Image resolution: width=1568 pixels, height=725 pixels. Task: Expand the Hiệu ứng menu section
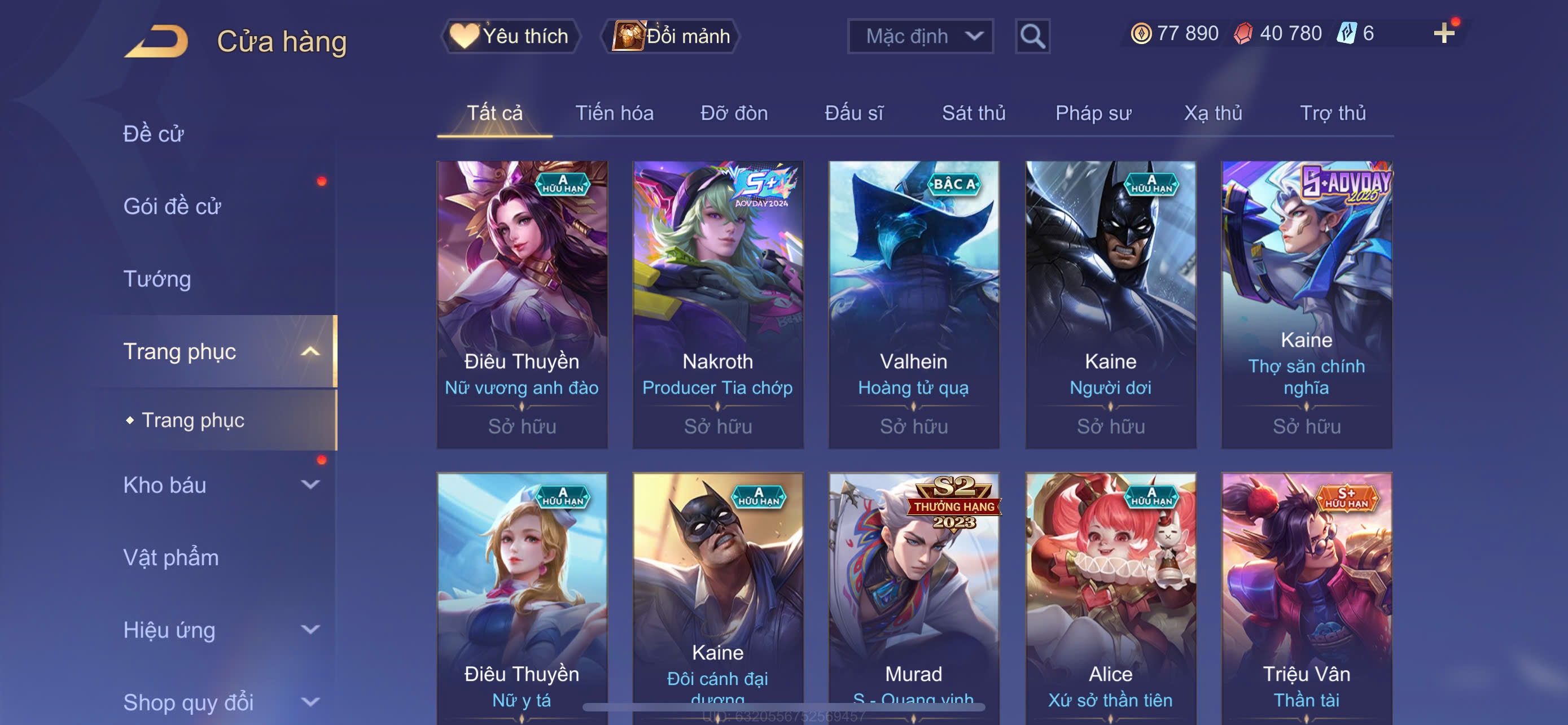(x=219, y=630)
